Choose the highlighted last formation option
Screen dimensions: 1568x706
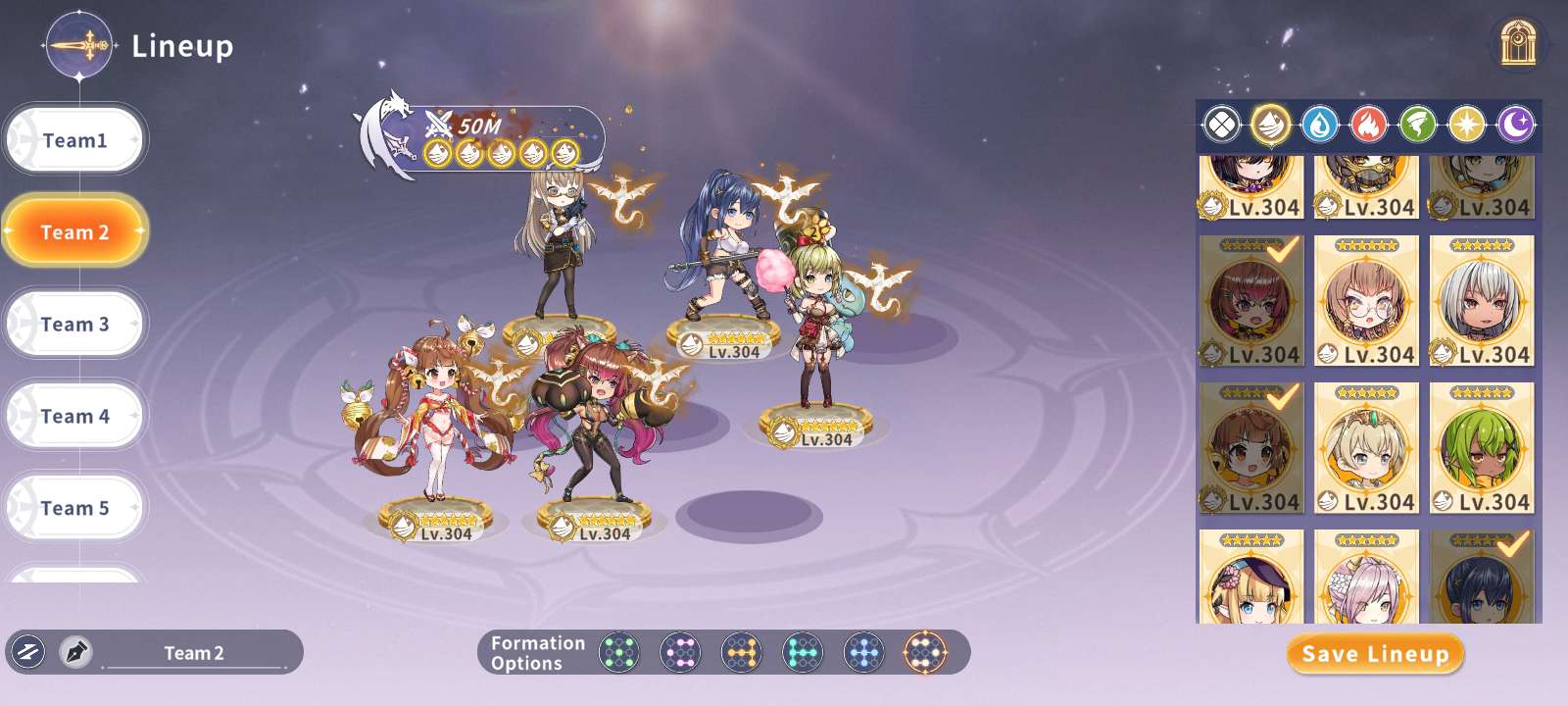click(x=924, y=652)
